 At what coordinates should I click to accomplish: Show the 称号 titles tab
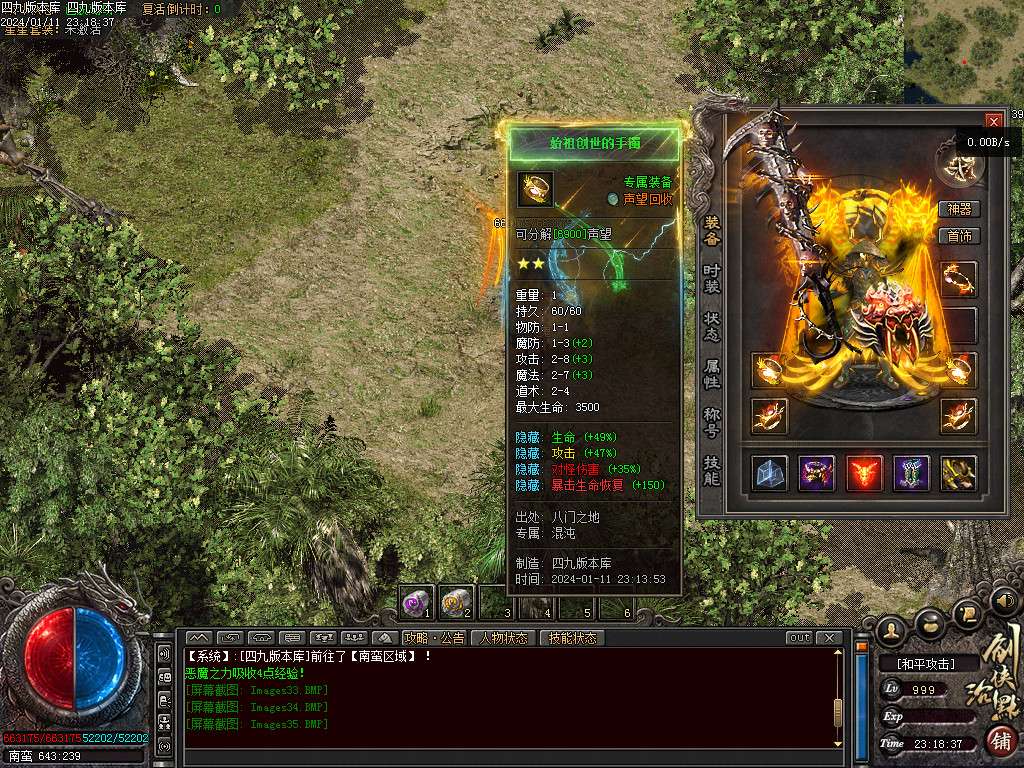coord(711,421)
